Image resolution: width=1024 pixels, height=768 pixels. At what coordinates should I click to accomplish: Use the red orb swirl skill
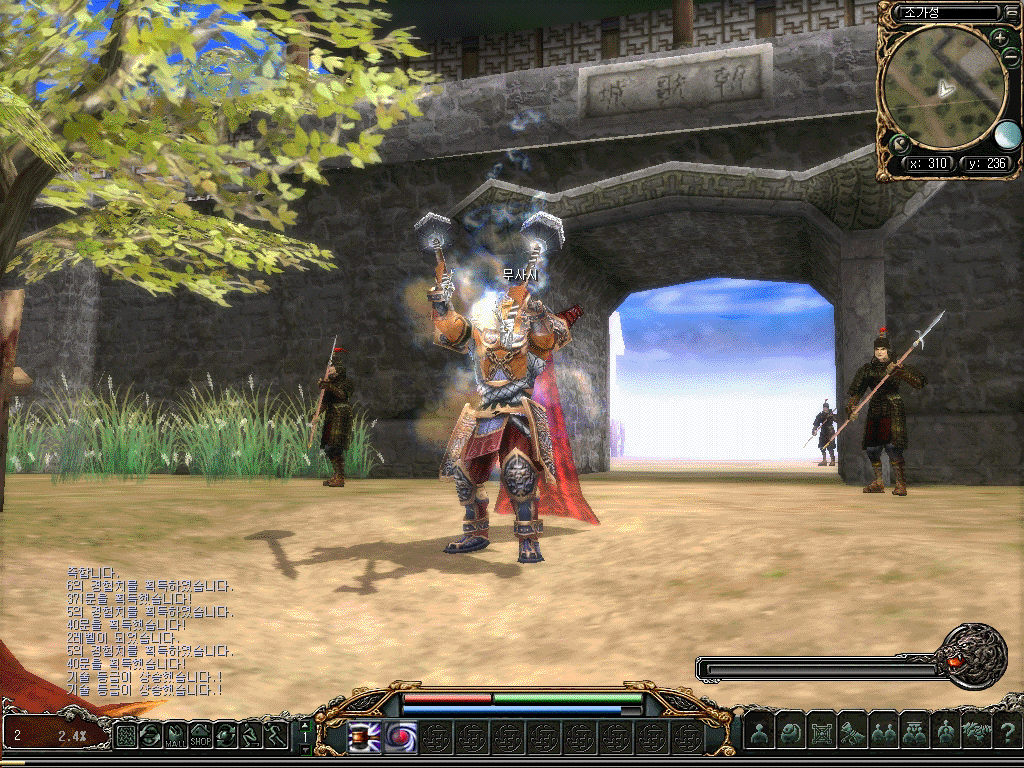401,737
